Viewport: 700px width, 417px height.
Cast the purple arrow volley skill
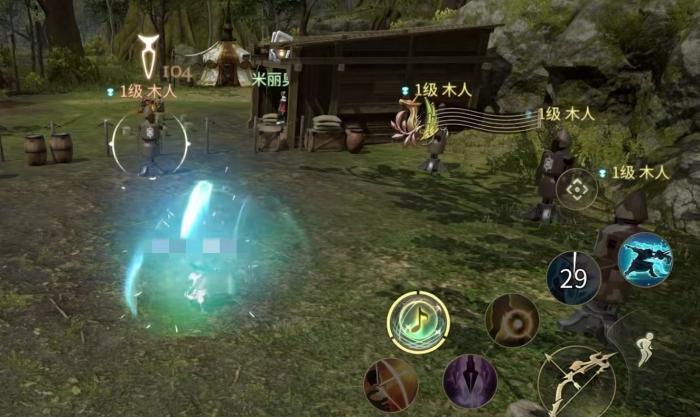click(x=470, y=381)
